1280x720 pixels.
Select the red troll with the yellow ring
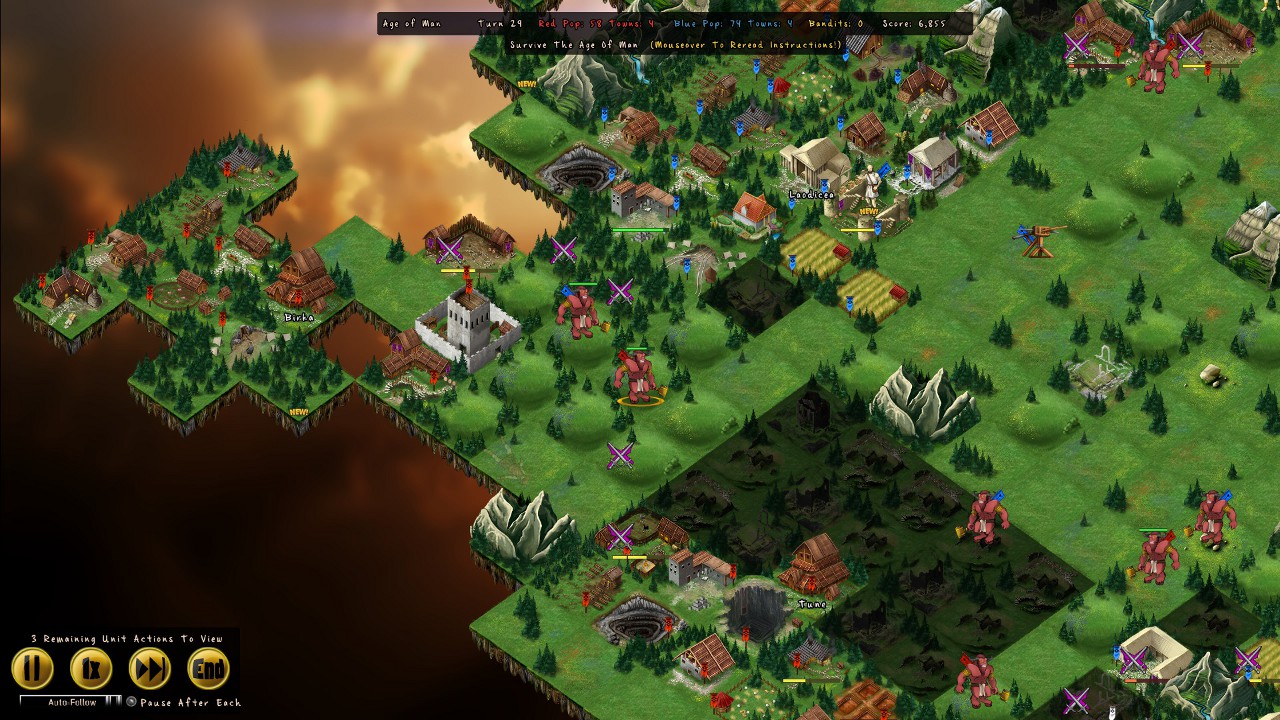(638, 375)
